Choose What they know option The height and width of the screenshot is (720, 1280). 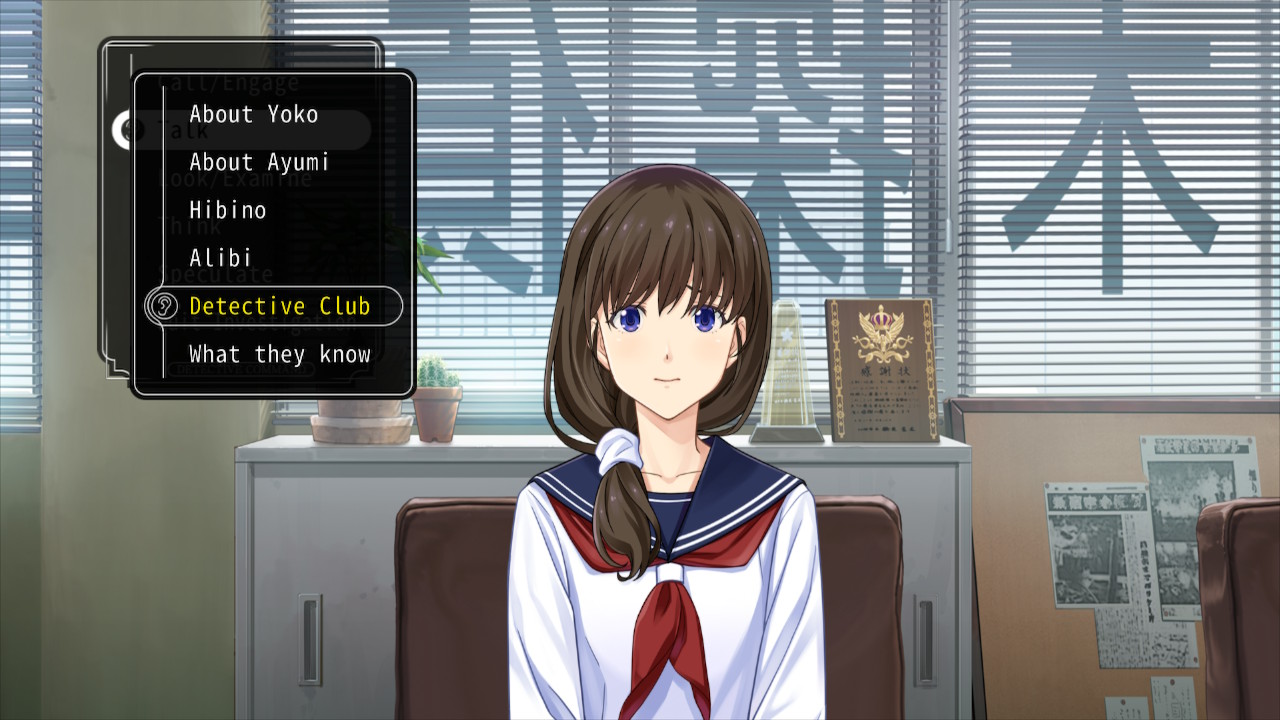coord(279,354)
